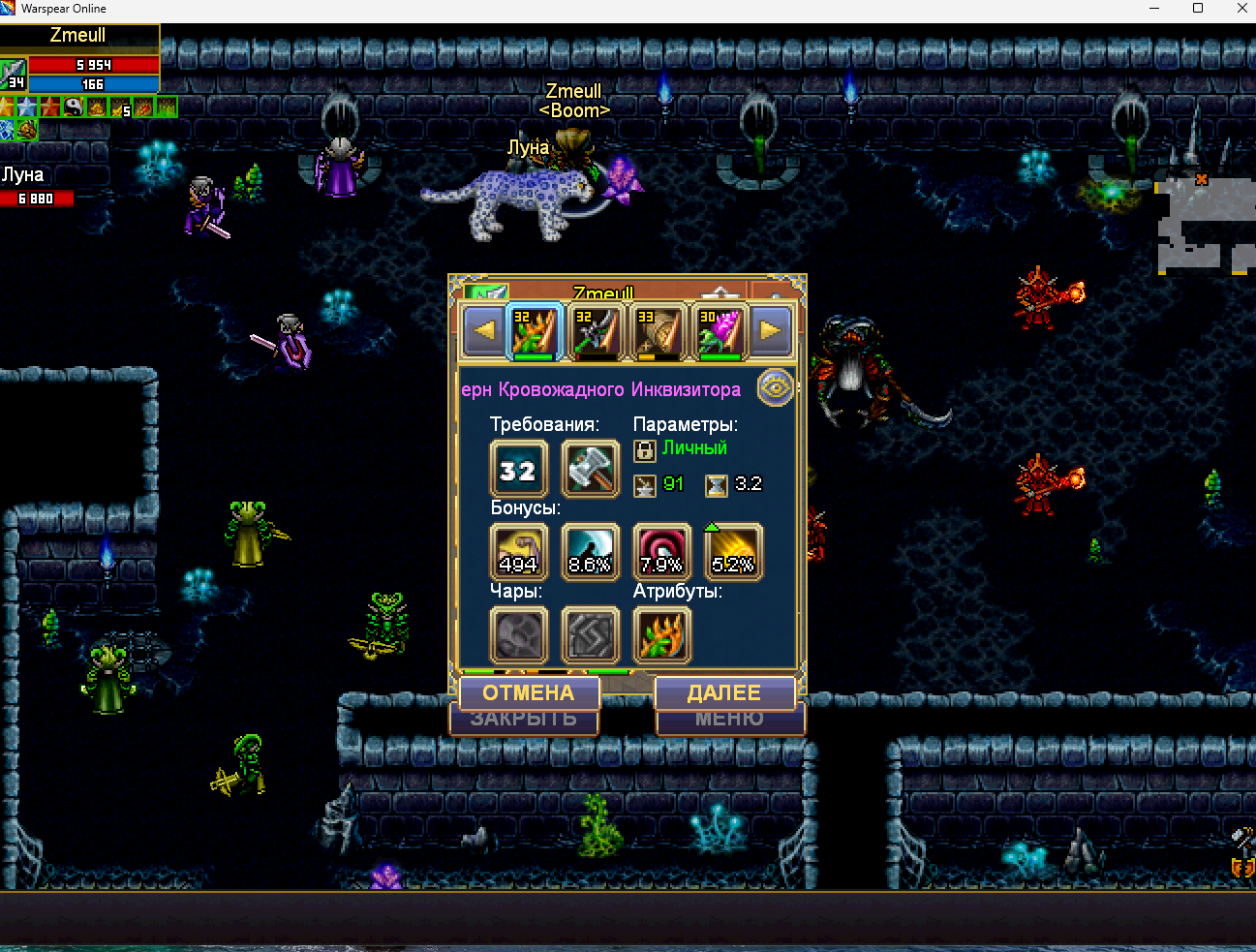
Task: Inspect the 8.6% bonus icon
Action: 590,552
